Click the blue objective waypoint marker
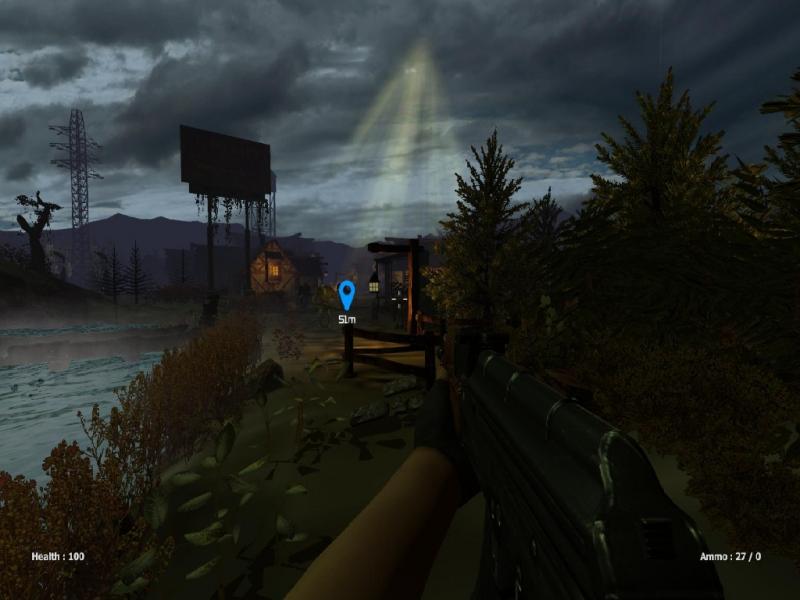 click(x=347, y=295)
